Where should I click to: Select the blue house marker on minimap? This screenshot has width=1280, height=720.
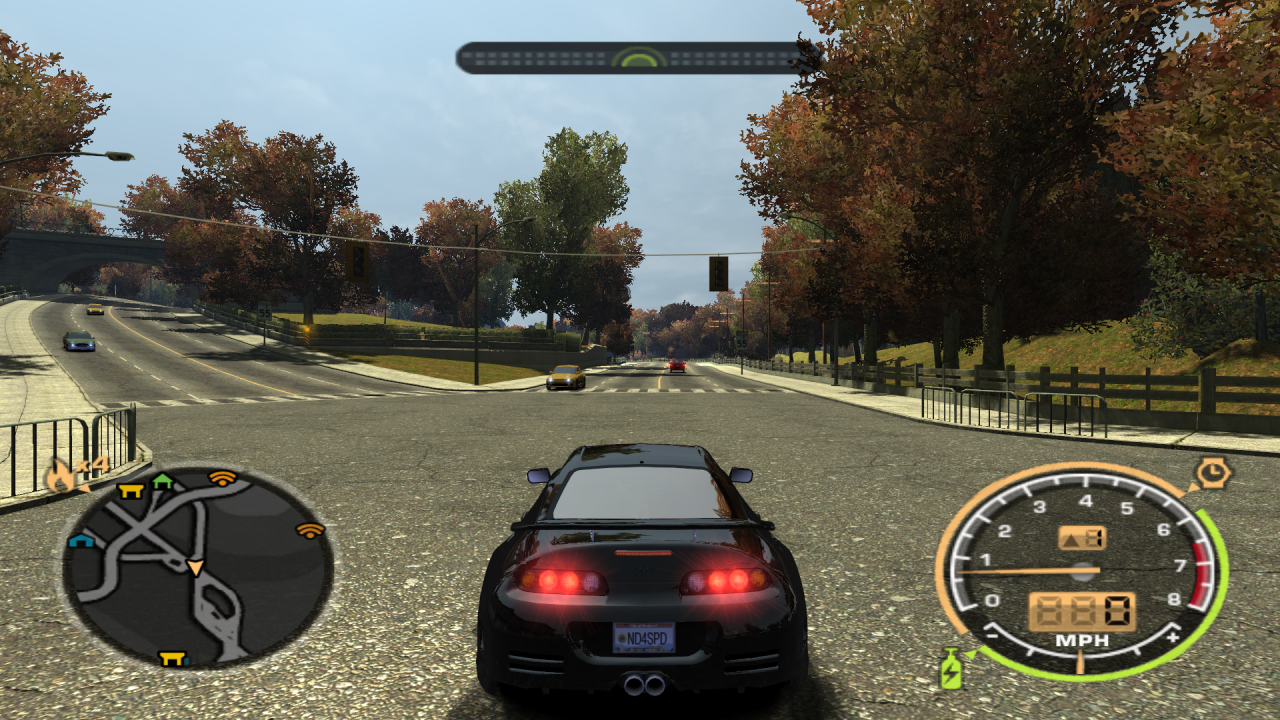[80, 541]
